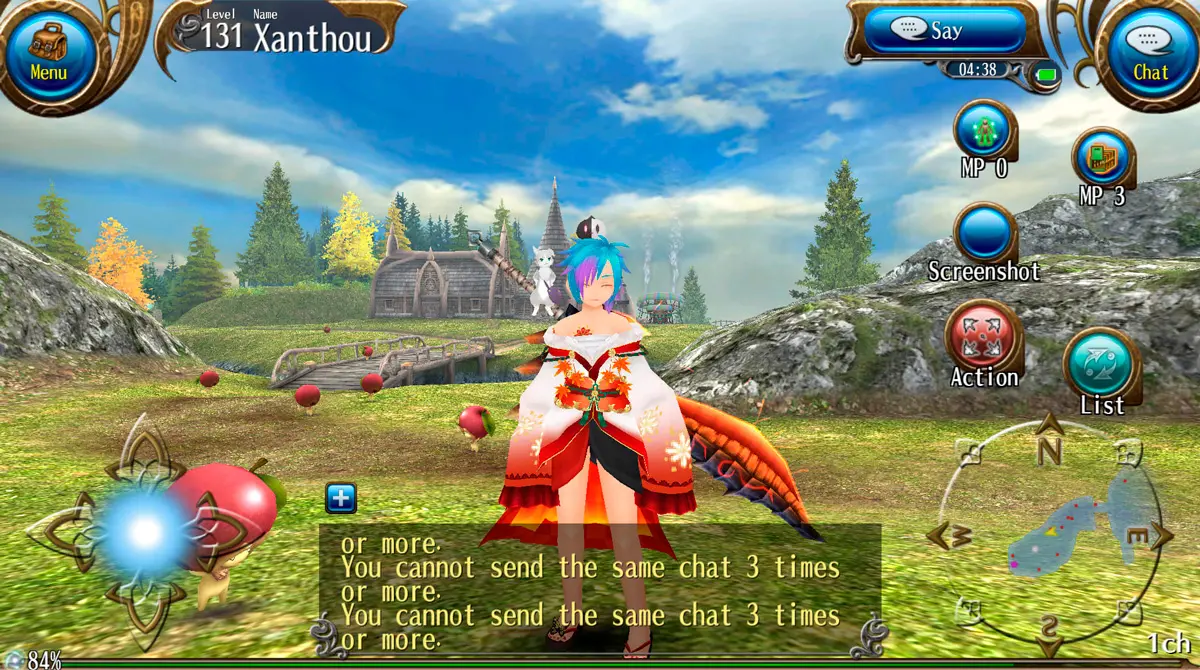Tap the glowing virtual joystick orb
Viewport: 1200px width, 670px height.
144,532
